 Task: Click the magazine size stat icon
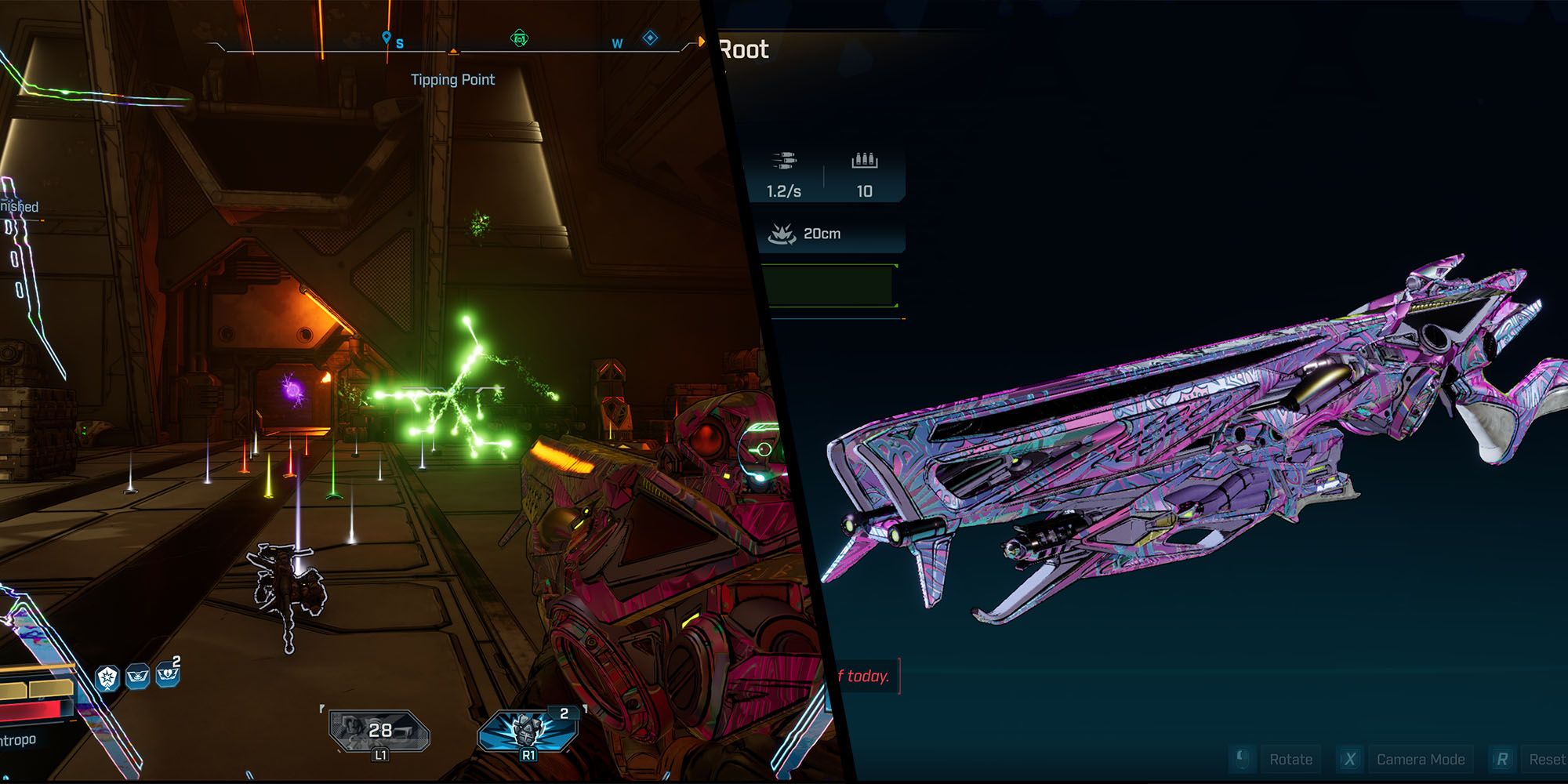tap(864, 161)
